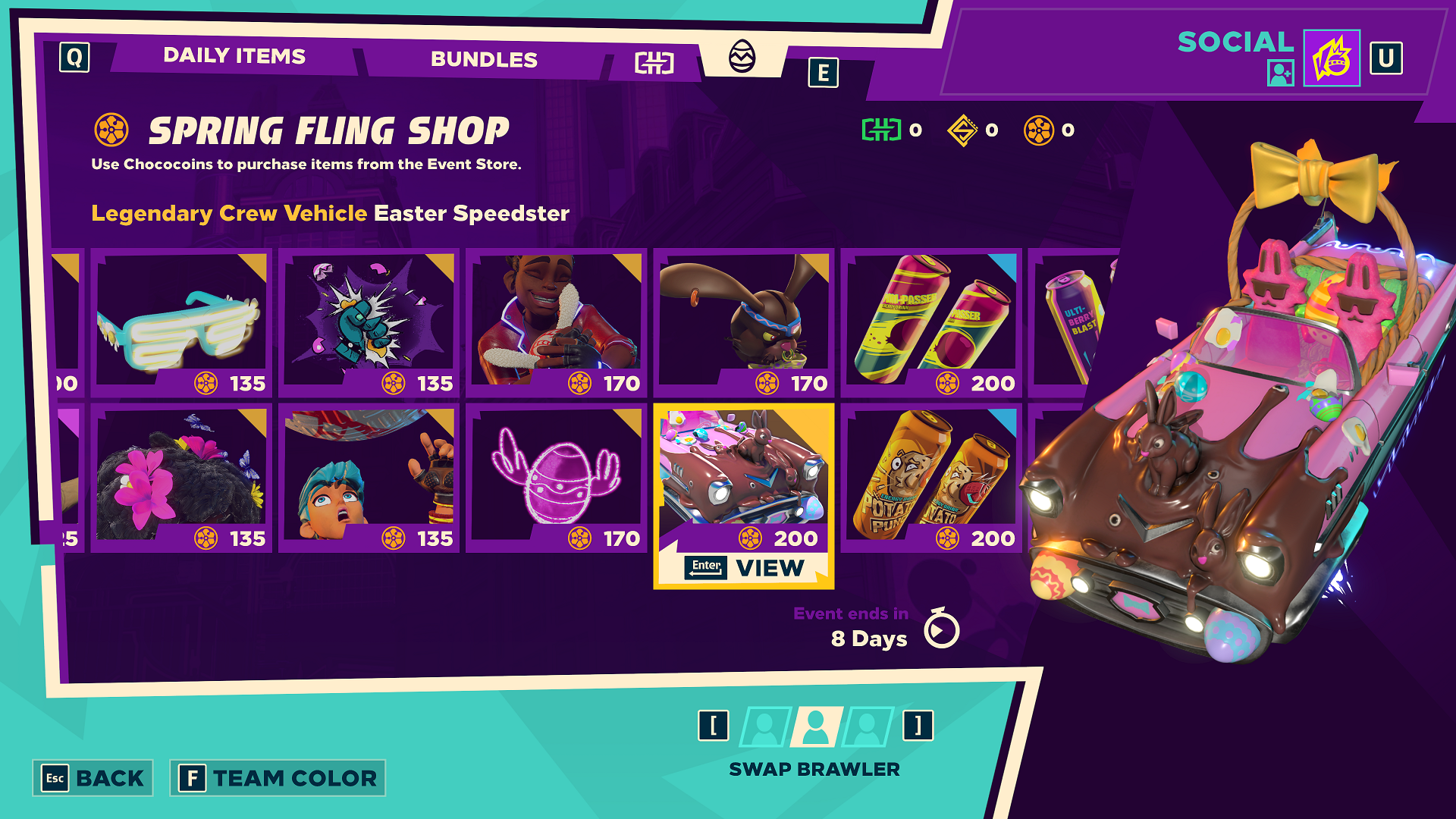Select the yellow and red drink cans
Screen dimensions: 1456x819
(x=930, y=322)
